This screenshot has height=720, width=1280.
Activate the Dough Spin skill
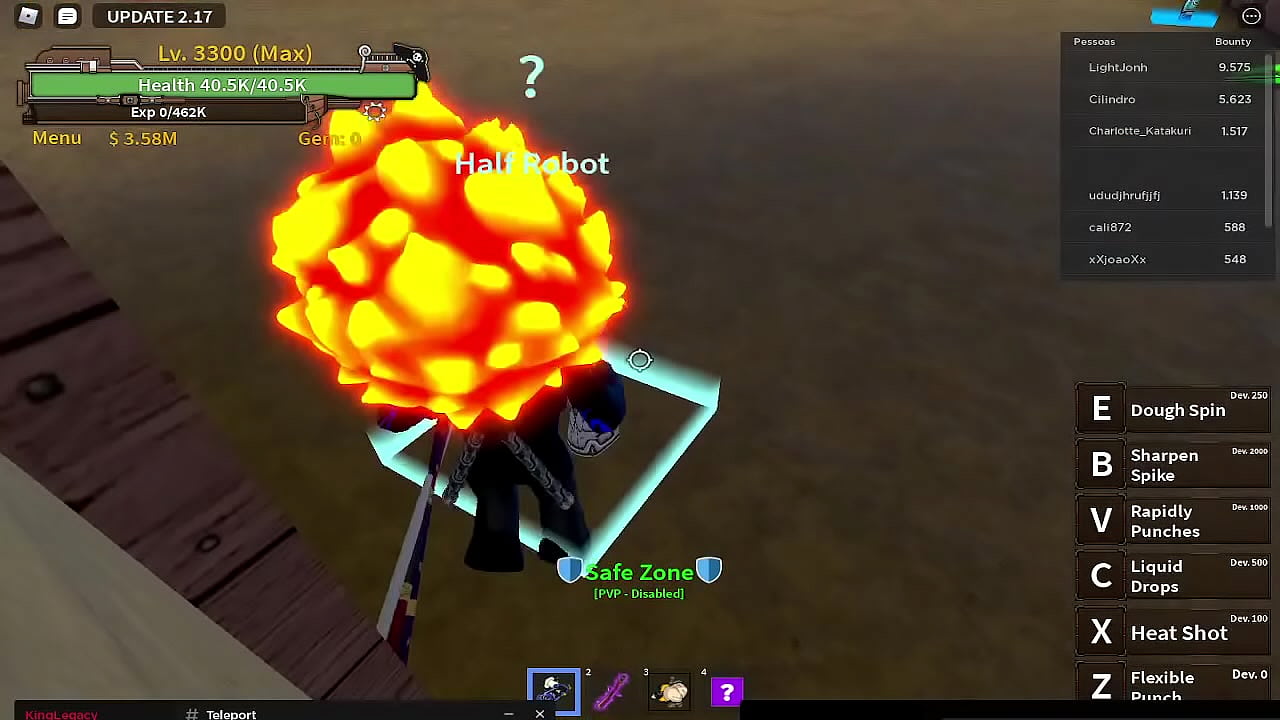click(1172, 410)
